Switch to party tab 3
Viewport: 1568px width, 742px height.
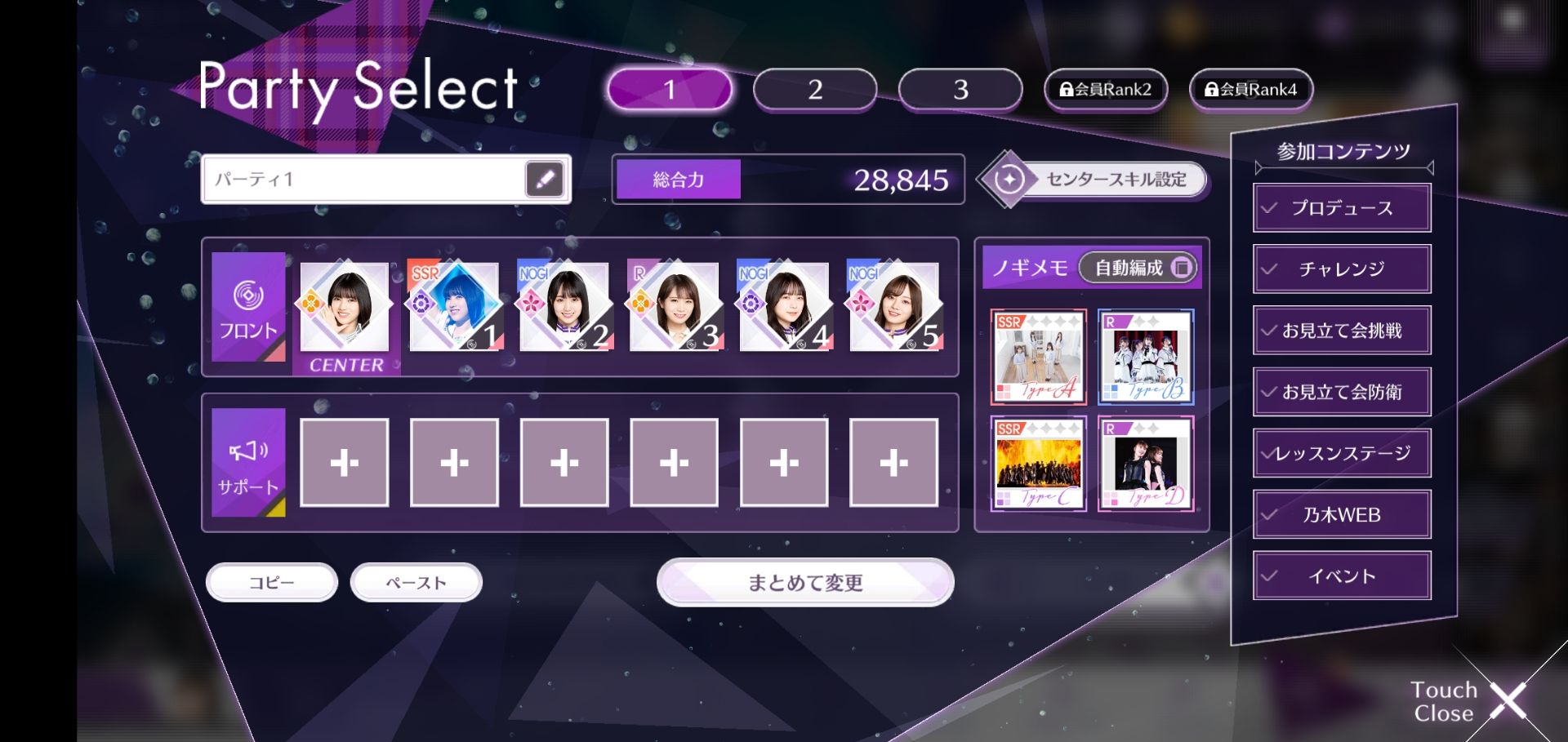pos(960,90)
